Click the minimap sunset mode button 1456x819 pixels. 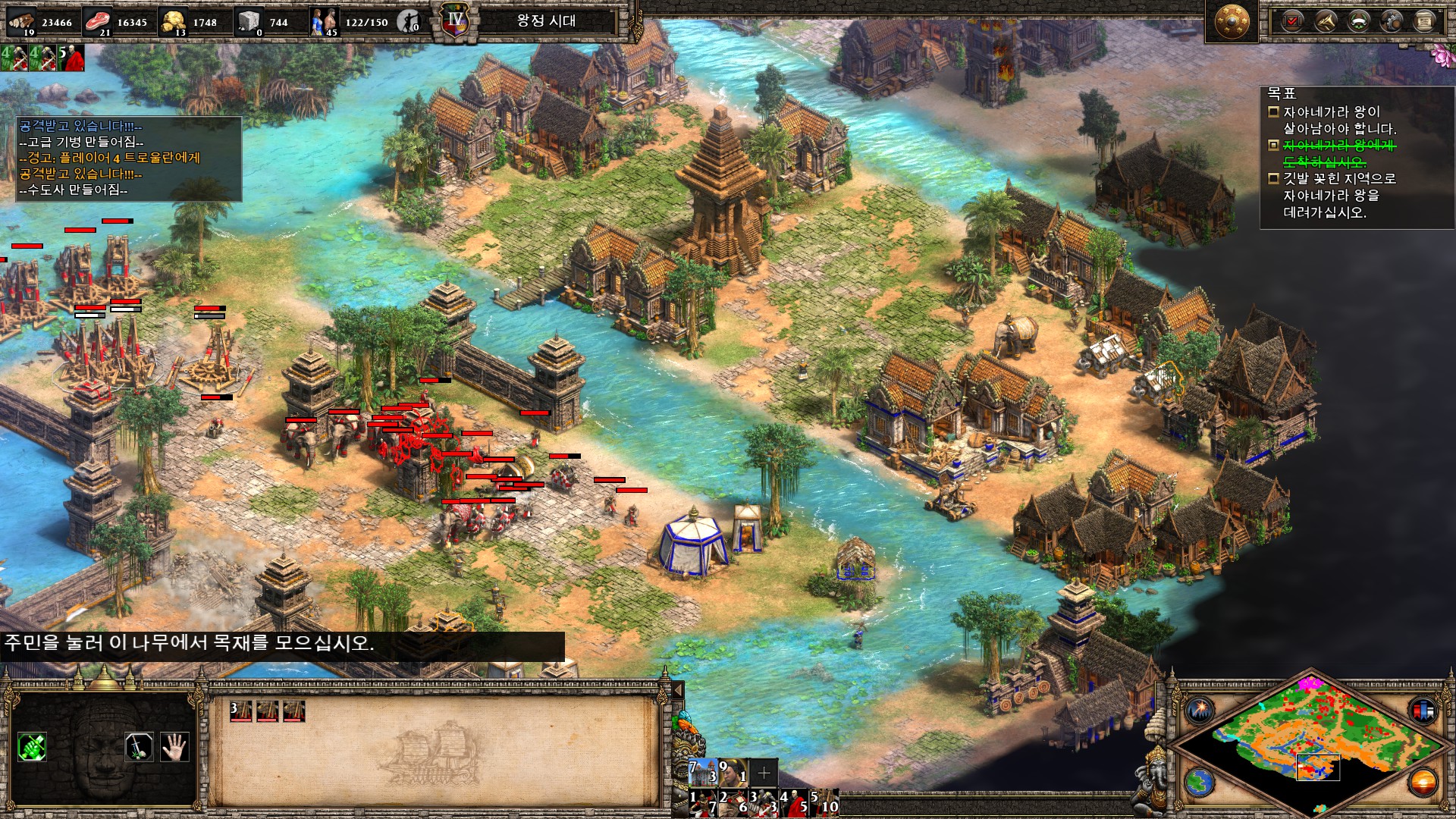[1423, 781]
